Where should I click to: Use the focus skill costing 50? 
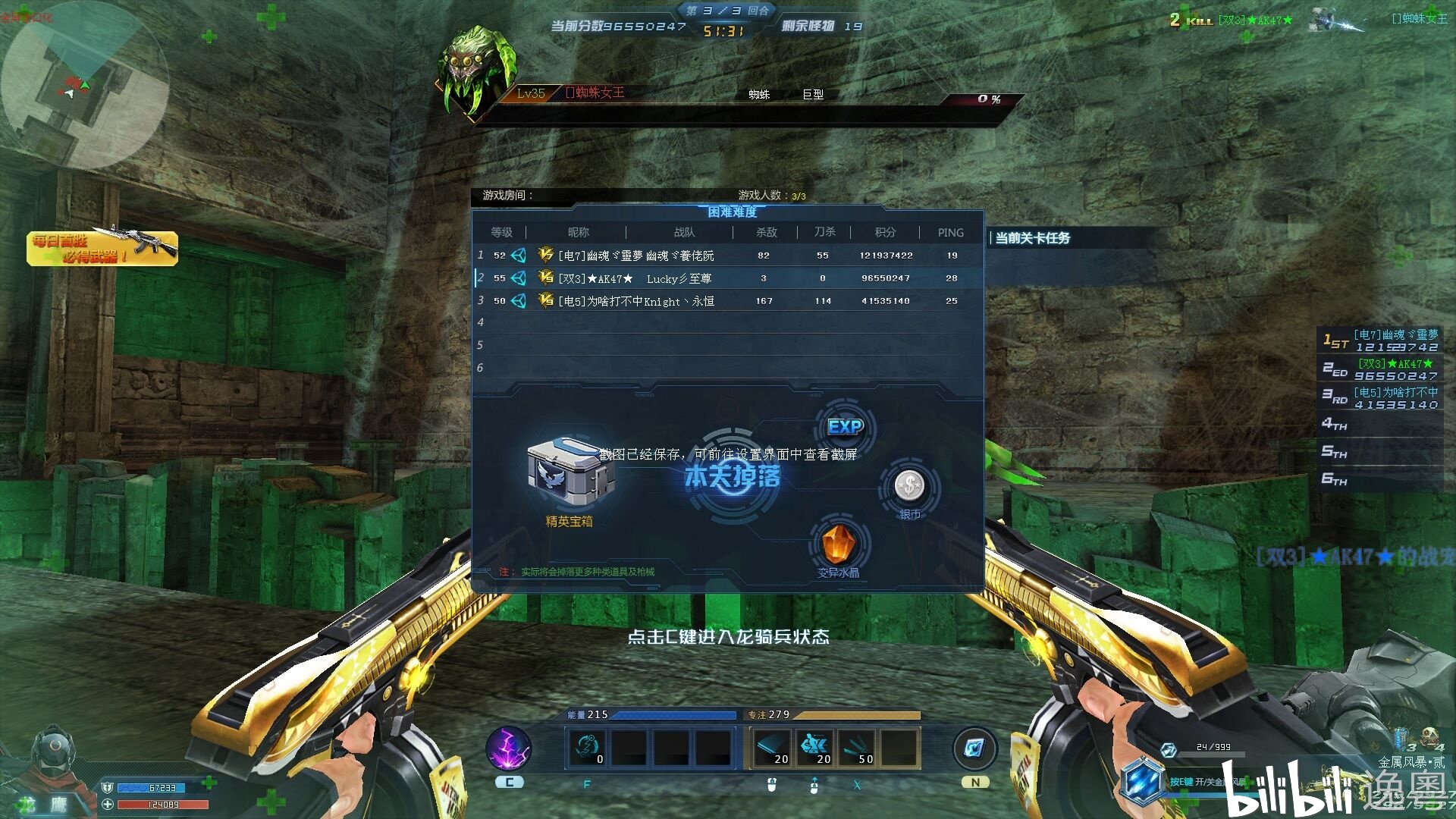coord(858,748)
